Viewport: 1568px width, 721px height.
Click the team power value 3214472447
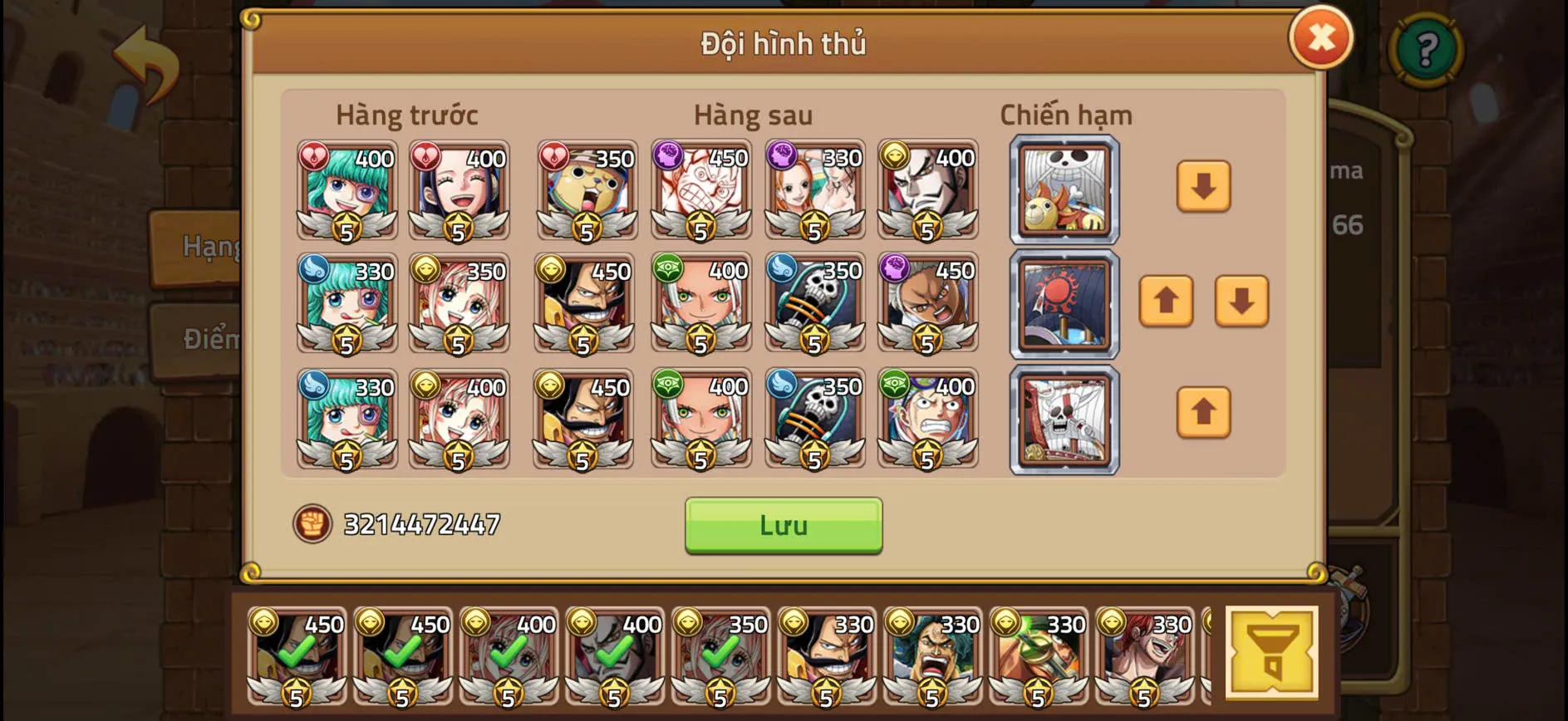[420, 522]
